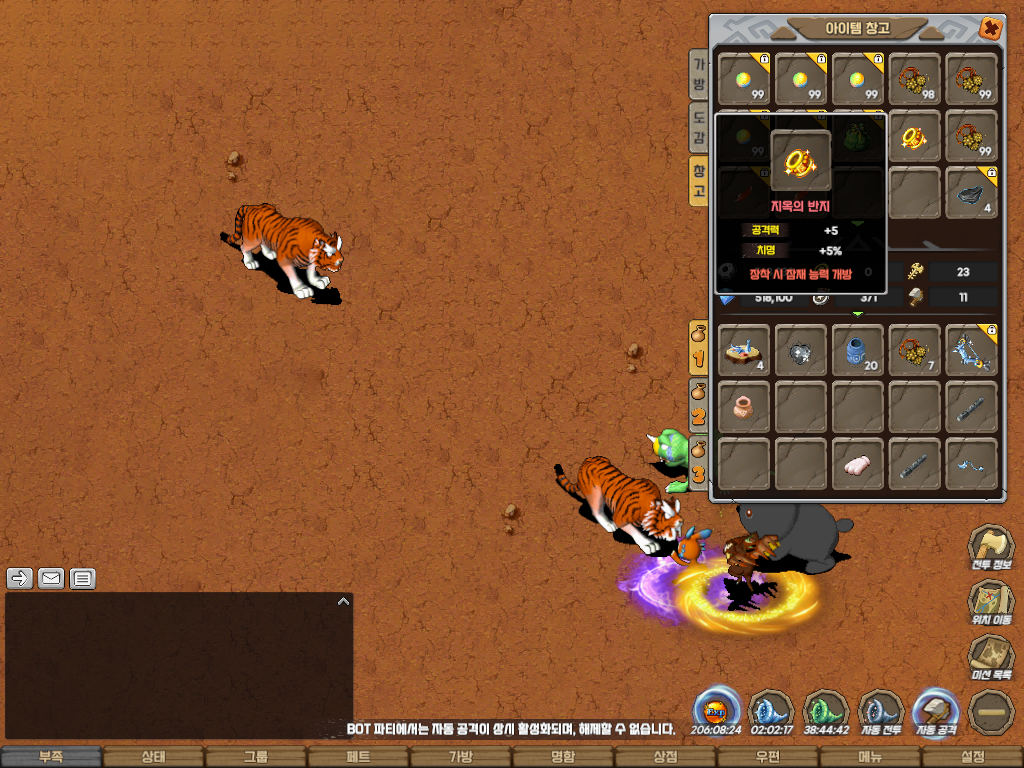Screen dimensions: 1024x768
Task: Select the 창고 side tab
Action: tap(699, 181)
